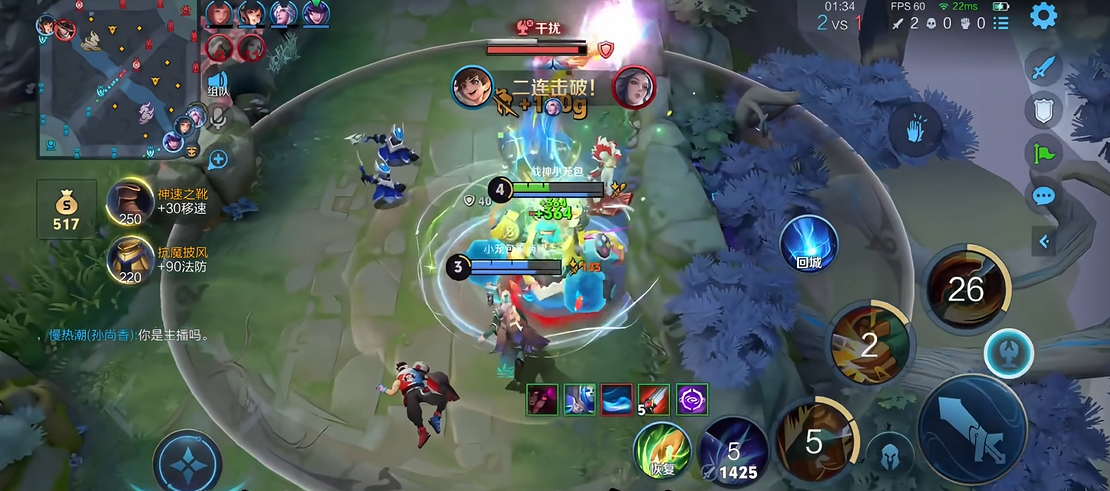Image resolution: width=1110 pixels, height=491 pixels.
Task: Activate the skill showing 26 cooldown
Action: [x=966, y=290]
